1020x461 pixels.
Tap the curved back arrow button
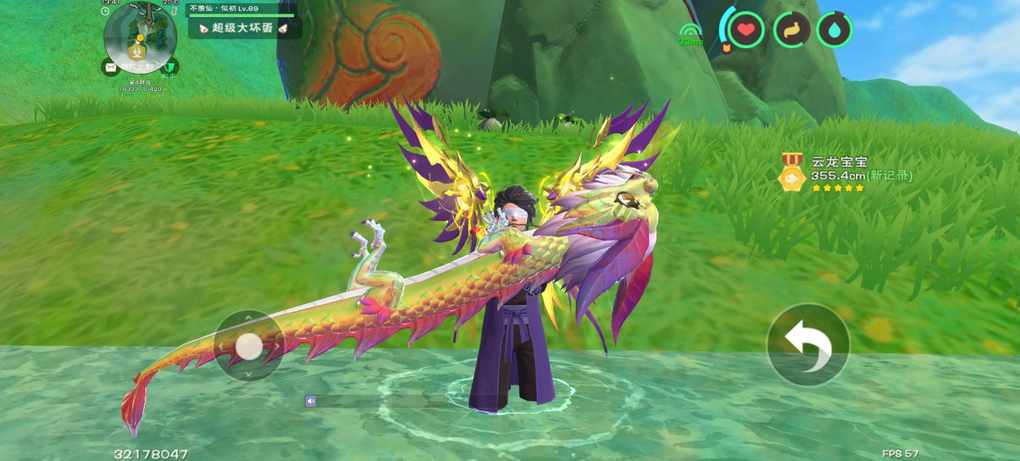[807, 344]
